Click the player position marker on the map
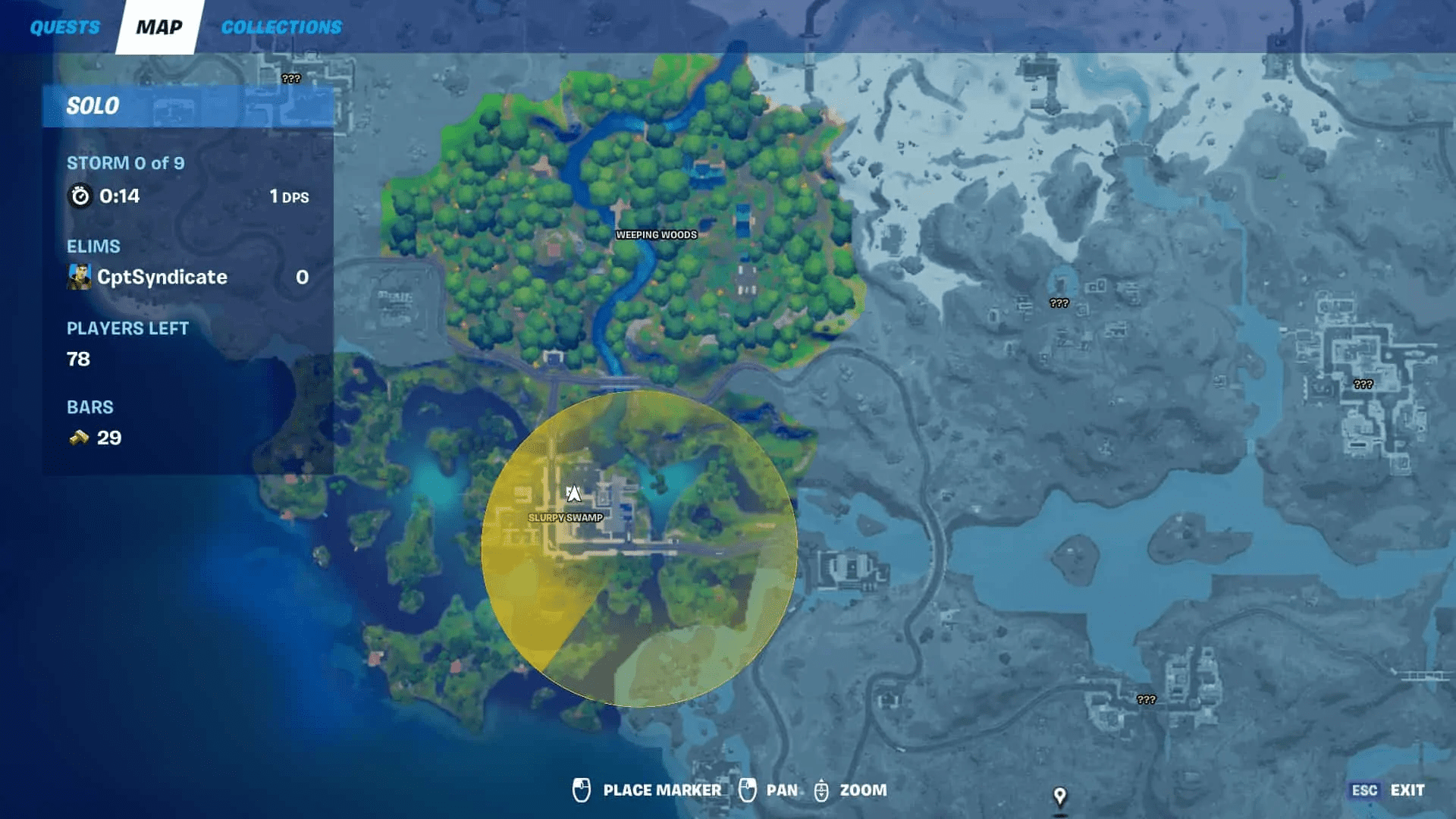This screenshot has height=819, width=1456. (574, 494)
